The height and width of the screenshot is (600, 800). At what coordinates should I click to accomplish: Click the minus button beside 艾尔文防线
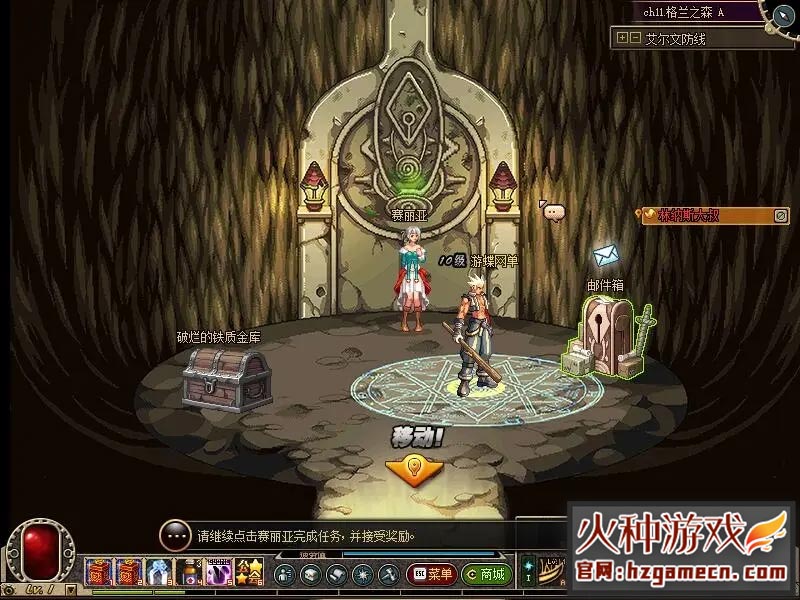tap(634, 38)
